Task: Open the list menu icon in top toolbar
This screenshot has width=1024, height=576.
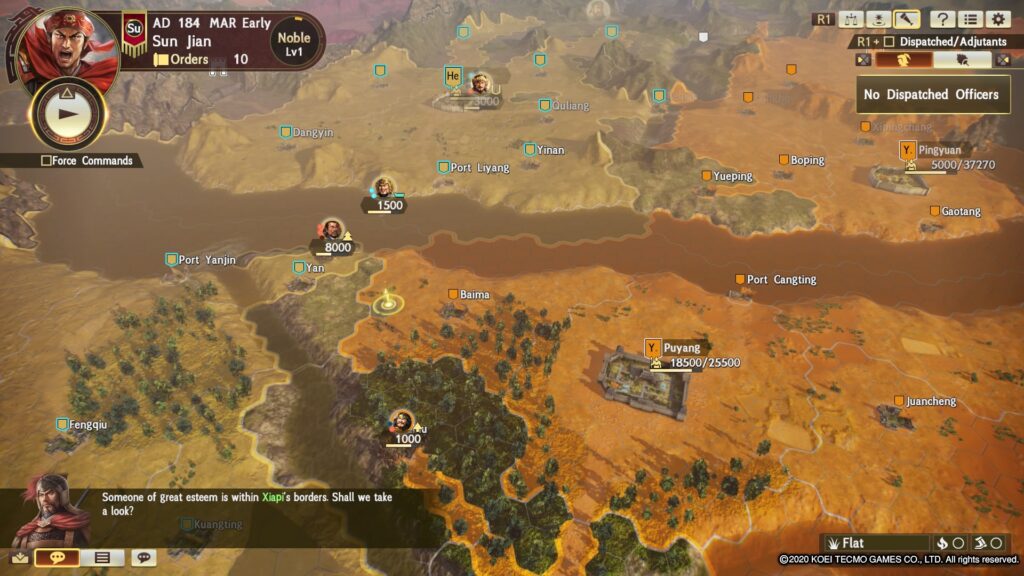Action: (x=969, y=19)
